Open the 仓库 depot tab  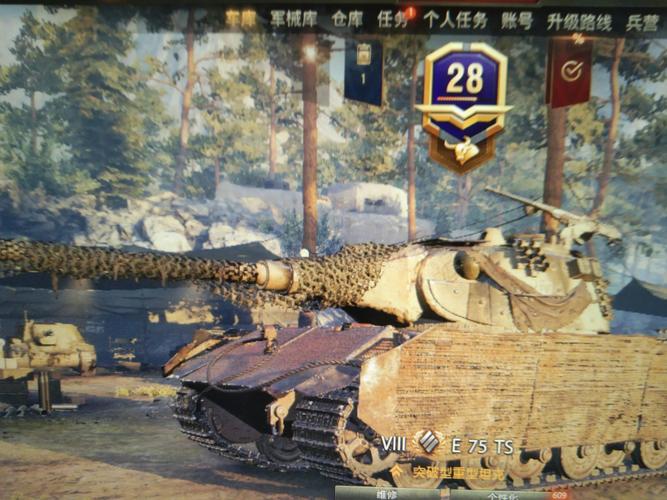347,19
